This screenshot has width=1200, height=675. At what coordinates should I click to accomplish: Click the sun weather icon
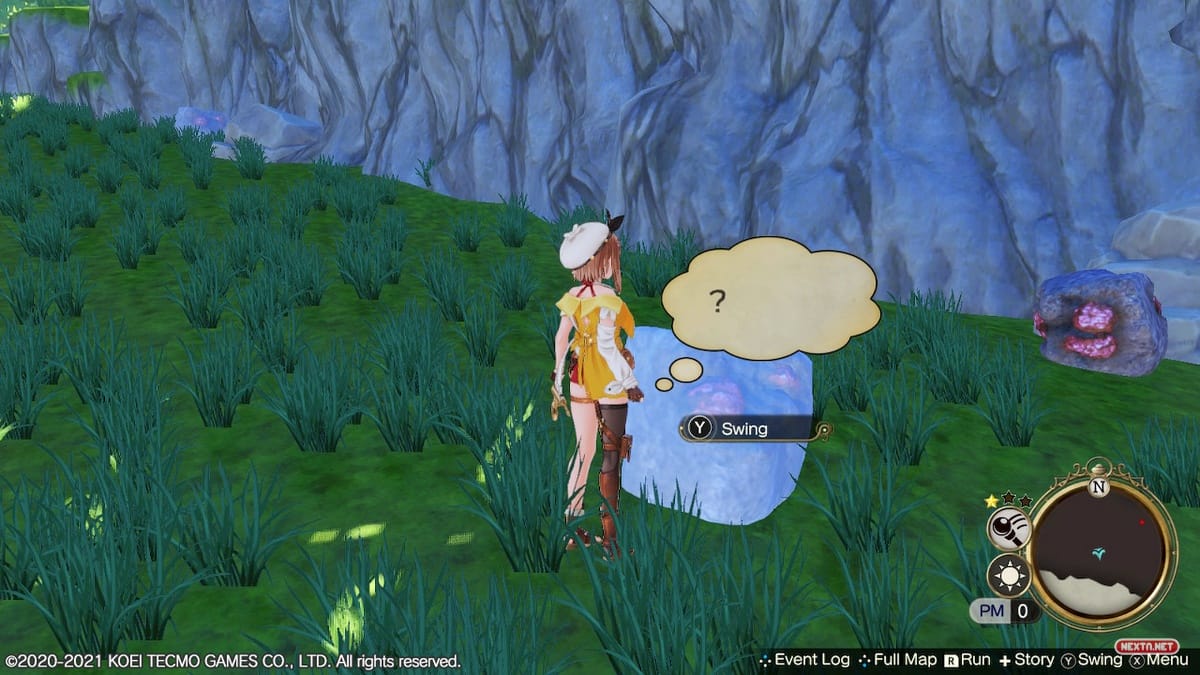click(1007, 576)
